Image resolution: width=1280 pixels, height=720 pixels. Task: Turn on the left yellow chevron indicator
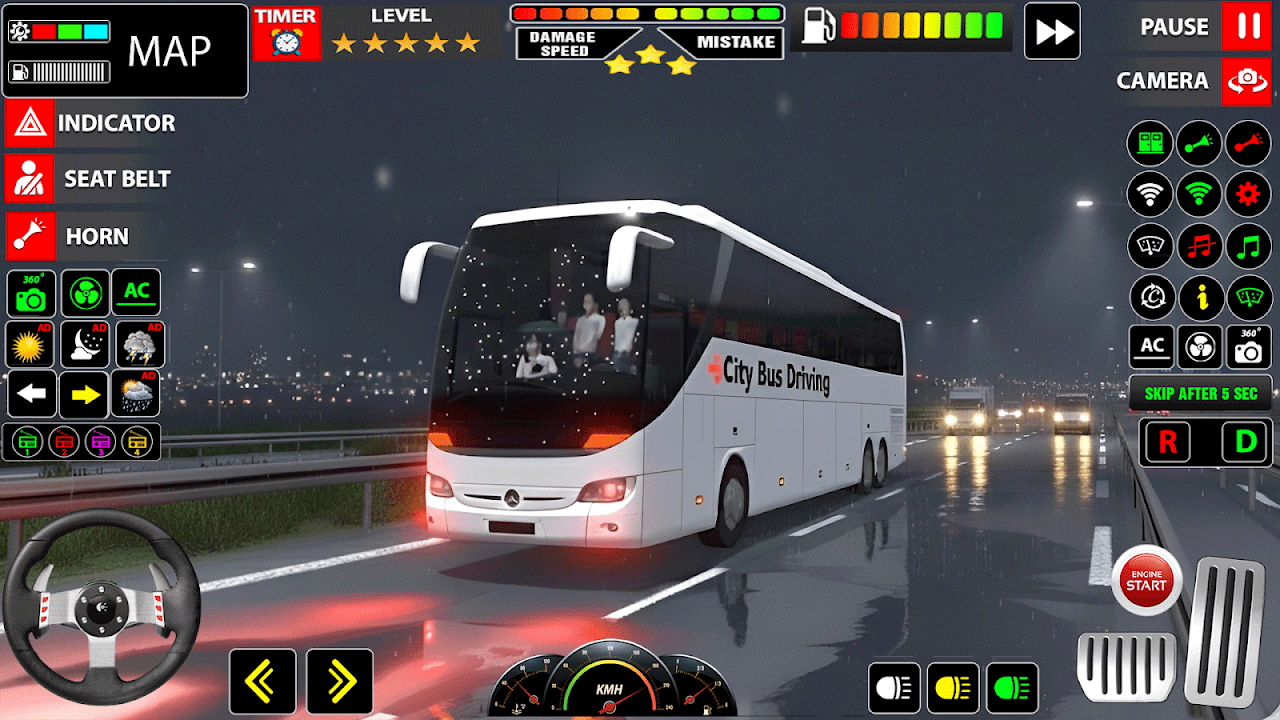coord(262,682)
